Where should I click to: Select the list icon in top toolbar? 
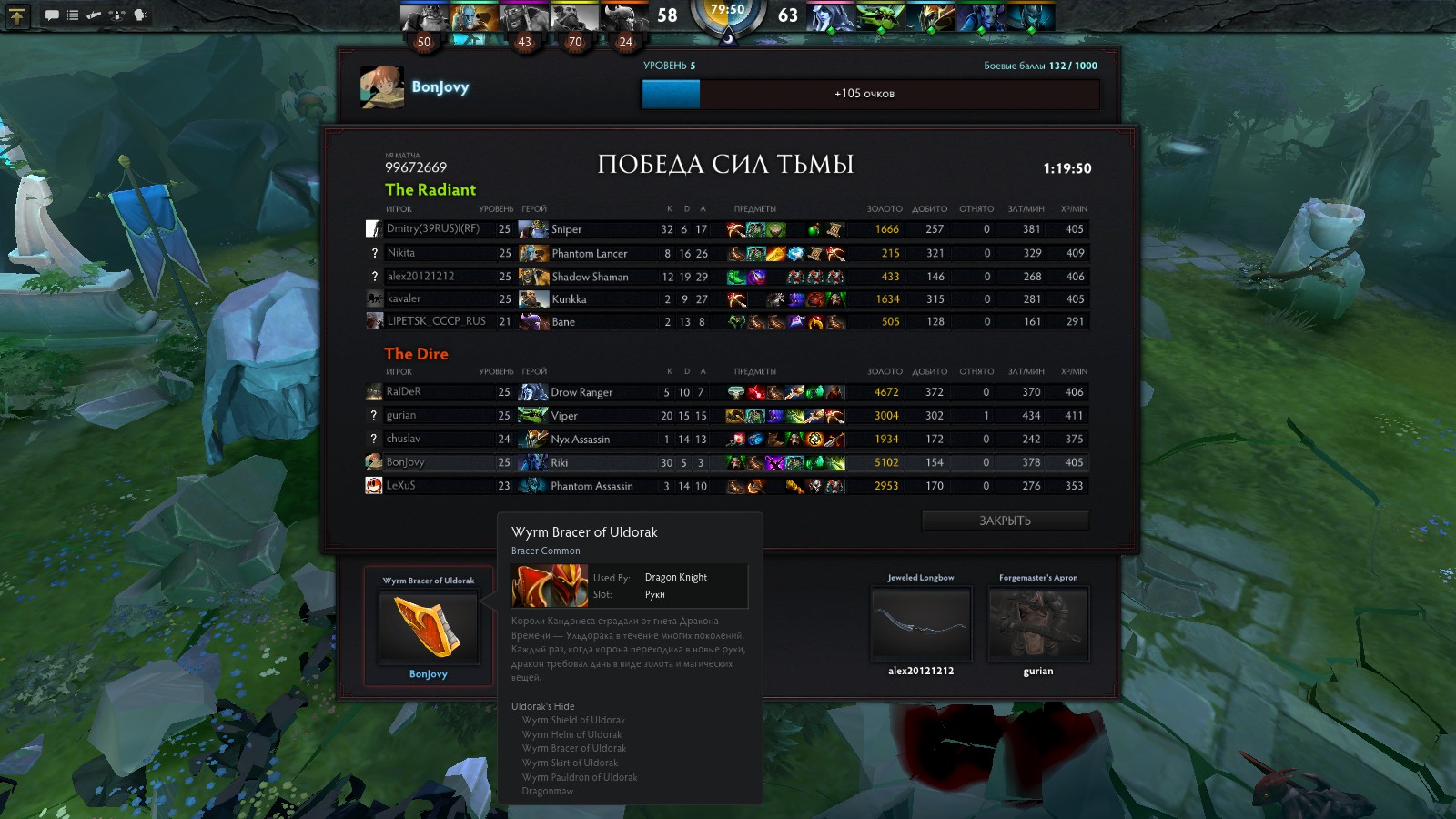tap(73, 15)
